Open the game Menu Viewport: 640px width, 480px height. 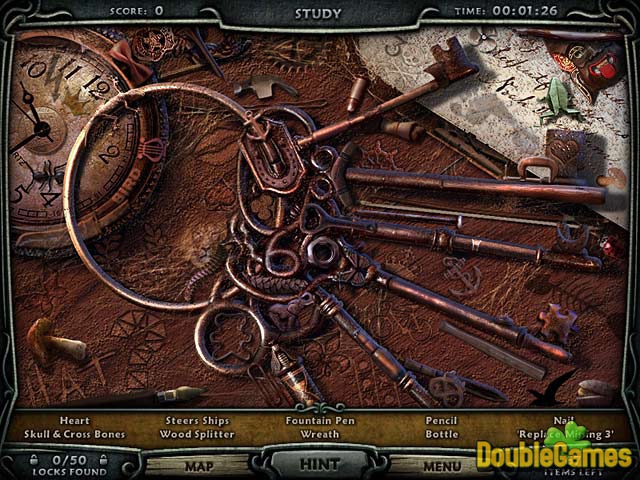point(441,465)
